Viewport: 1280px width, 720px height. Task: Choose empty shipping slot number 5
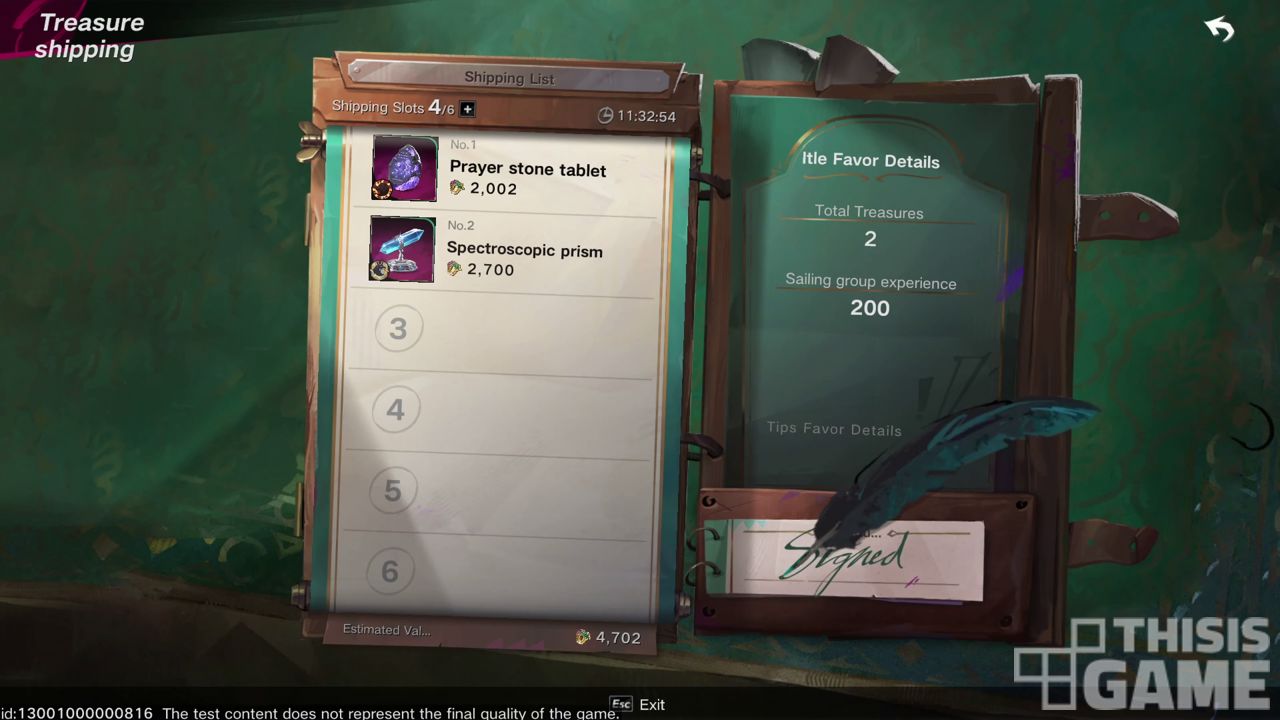pyautogui.click(x=392, y=490)
